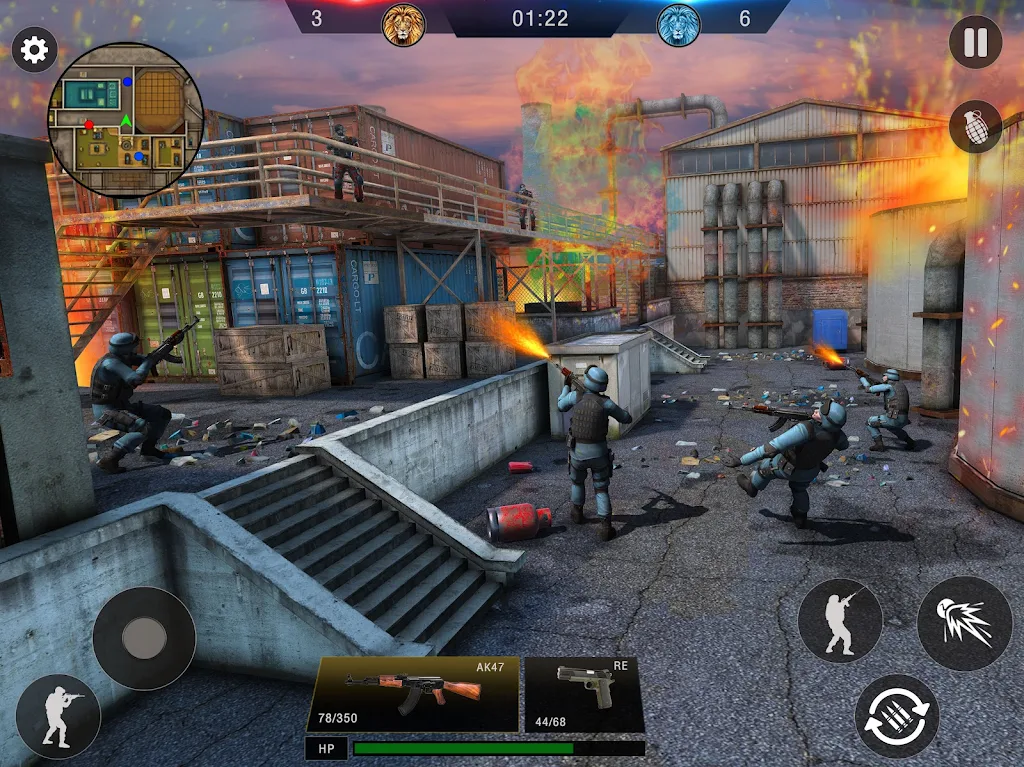Open the gear settings menu
The width and height of the screenshot is (1024, 767).
[x=34, y=50]
